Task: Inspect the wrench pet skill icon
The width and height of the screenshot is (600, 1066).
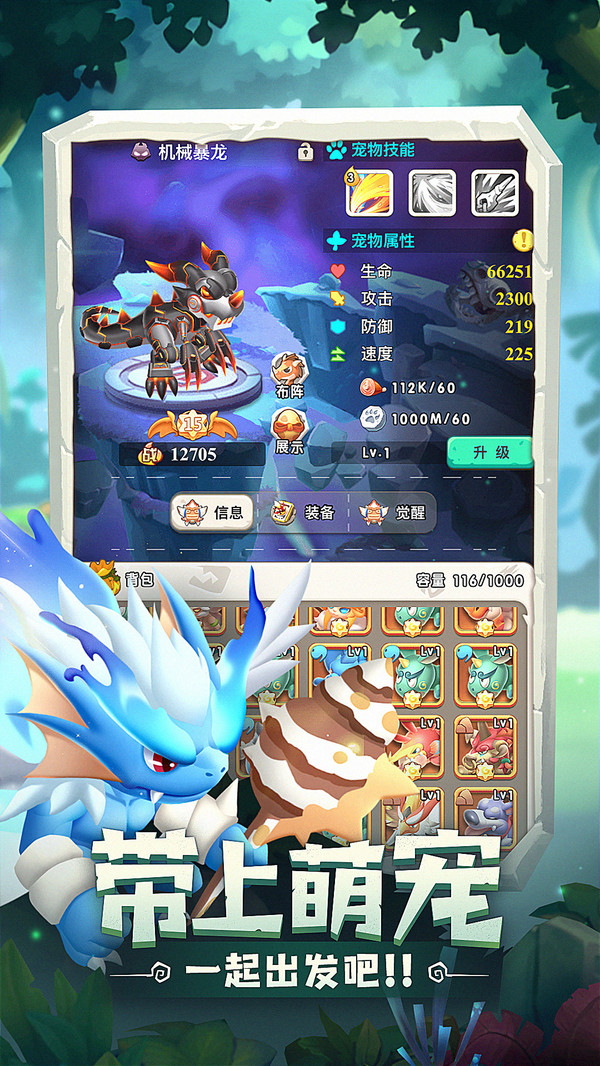Action: [494, 193]
